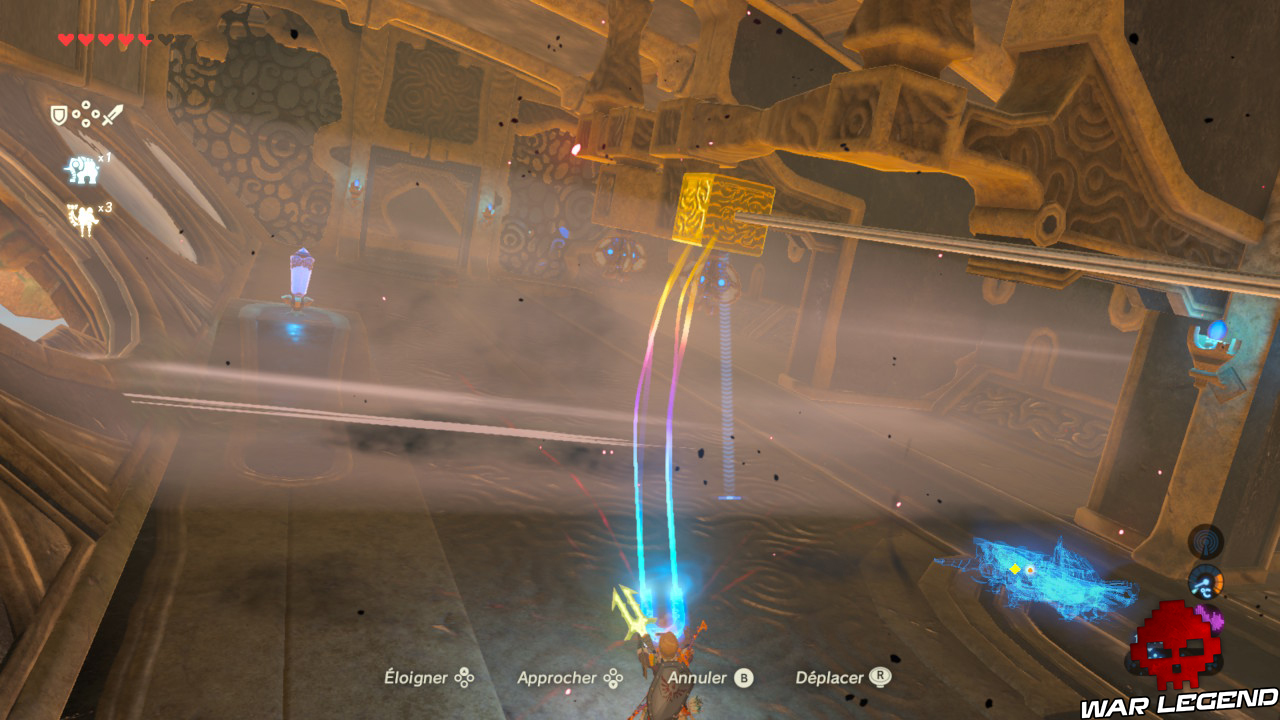The height and width of the screenshot is (720, 1280).
Task: Select the Divine Beast elephant icon marked x1
Action: 80,168
